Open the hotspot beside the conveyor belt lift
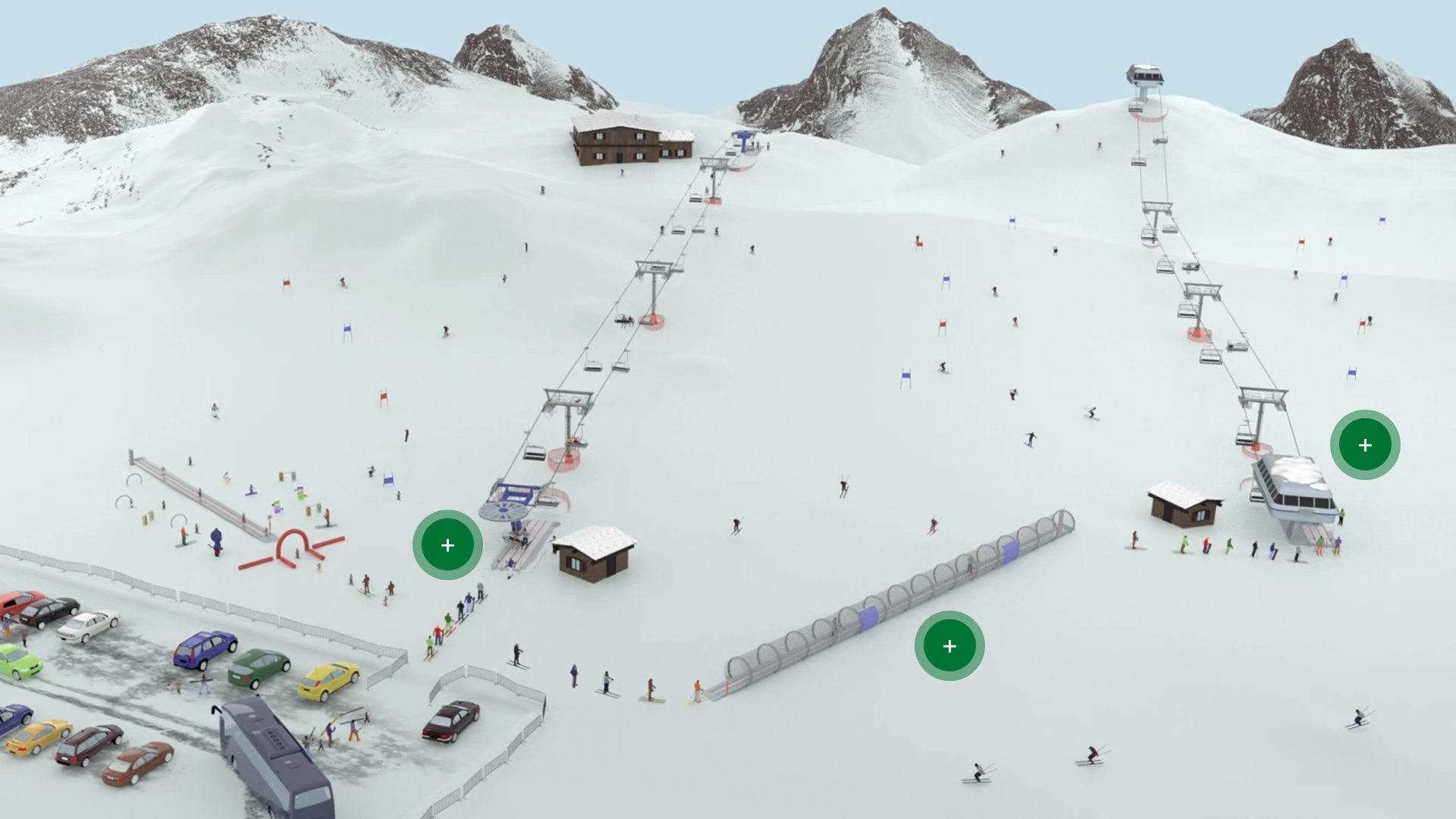 coord(949,645)
